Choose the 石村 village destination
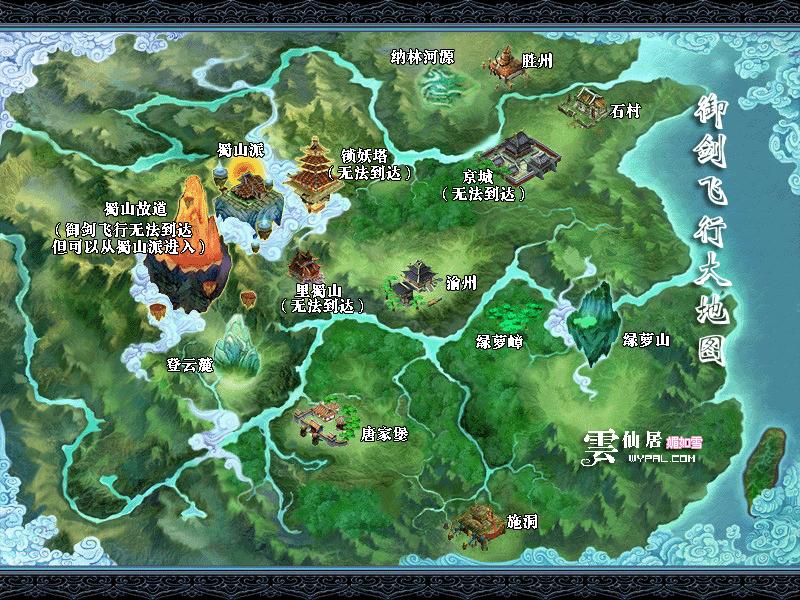The image size is (800, 600). click(x=583, y=104)
